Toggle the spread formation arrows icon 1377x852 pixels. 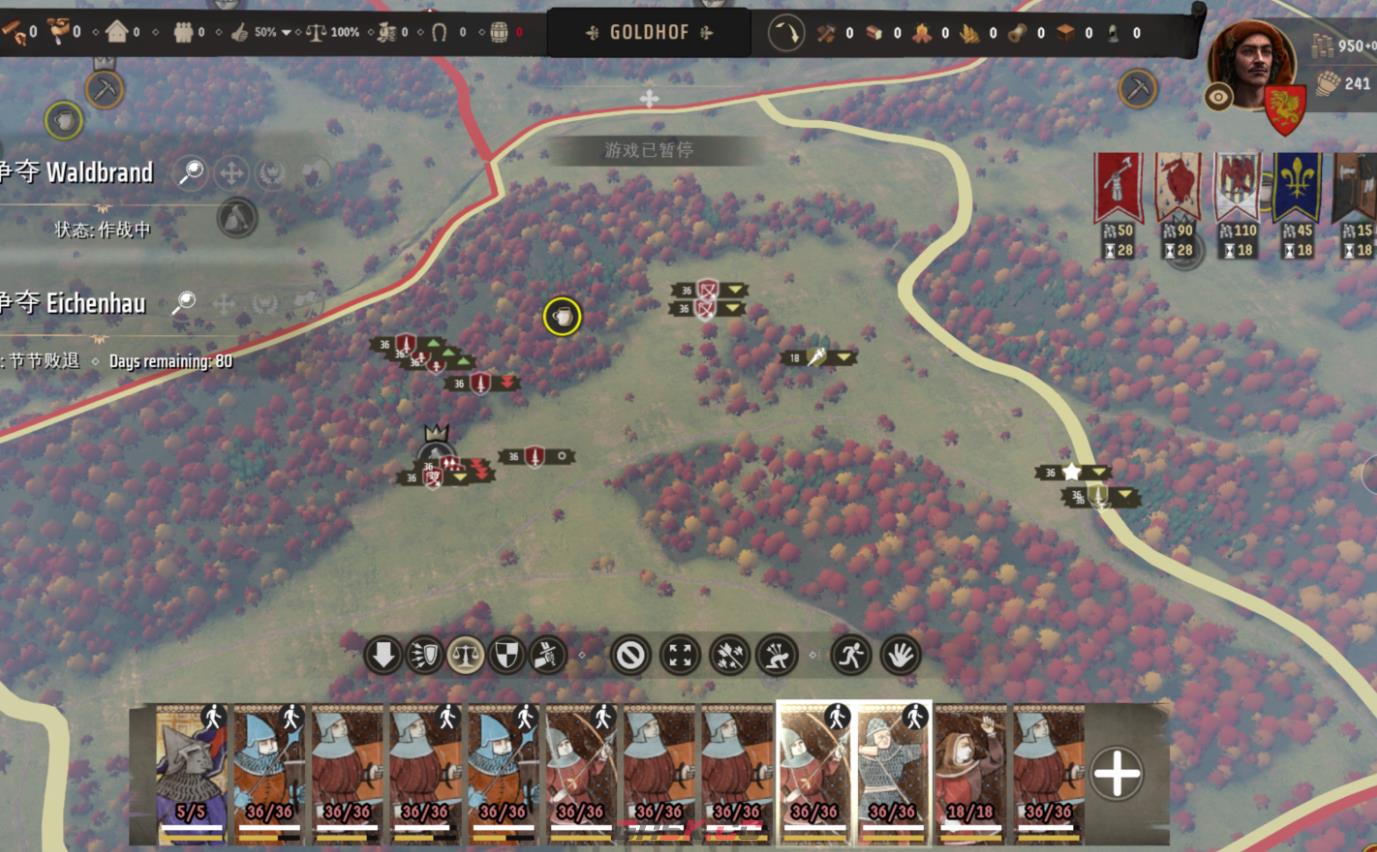pos(680,656)
